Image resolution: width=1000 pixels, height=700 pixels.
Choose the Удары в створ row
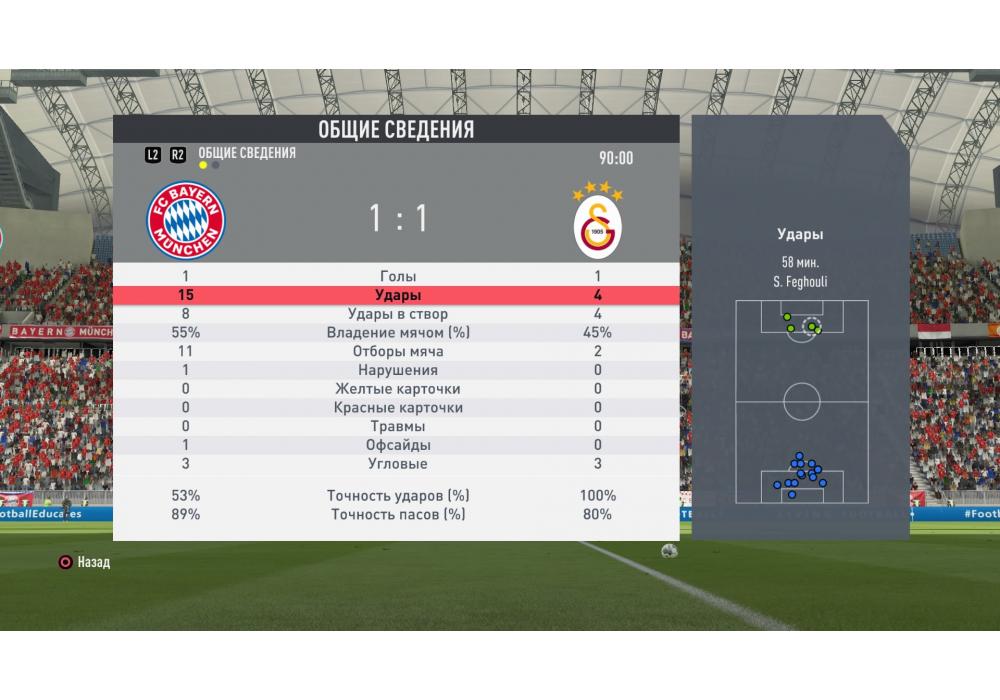pos(397,314)
